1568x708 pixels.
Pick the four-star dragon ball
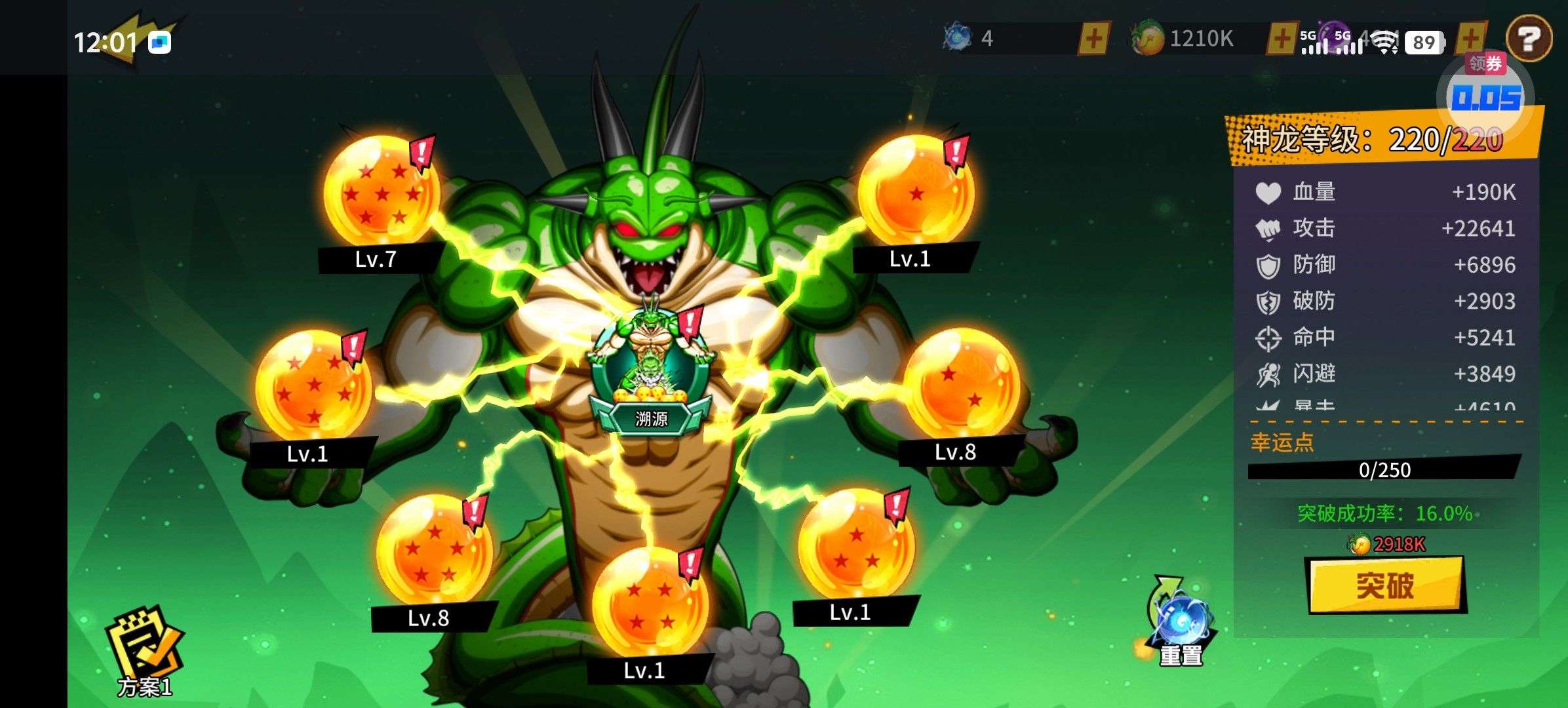650,604
